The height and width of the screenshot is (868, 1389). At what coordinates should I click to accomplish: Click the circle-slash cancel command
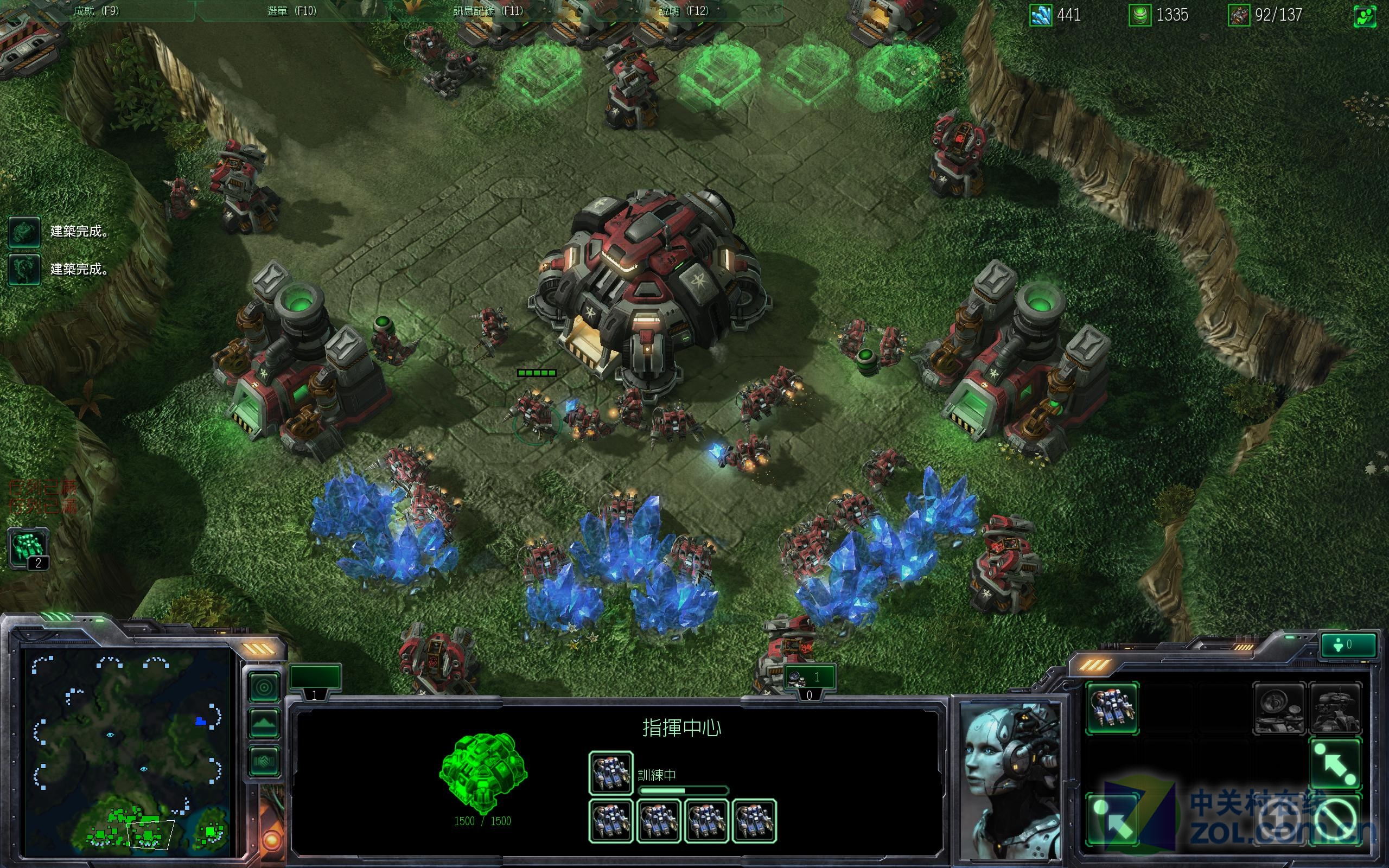tap(1335, 821)
